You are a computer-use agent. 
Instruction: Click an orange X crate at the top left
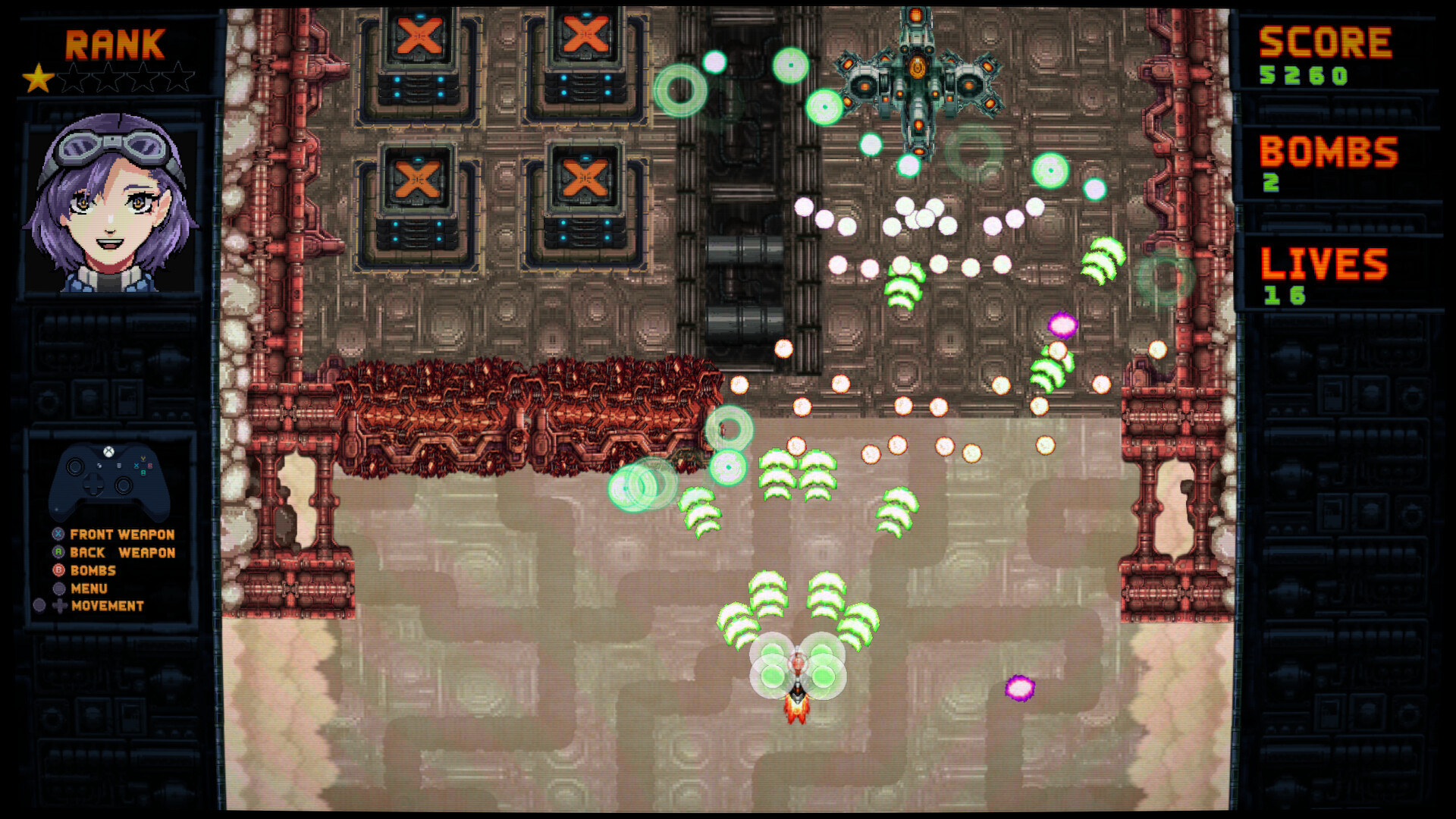click(421, 34)
